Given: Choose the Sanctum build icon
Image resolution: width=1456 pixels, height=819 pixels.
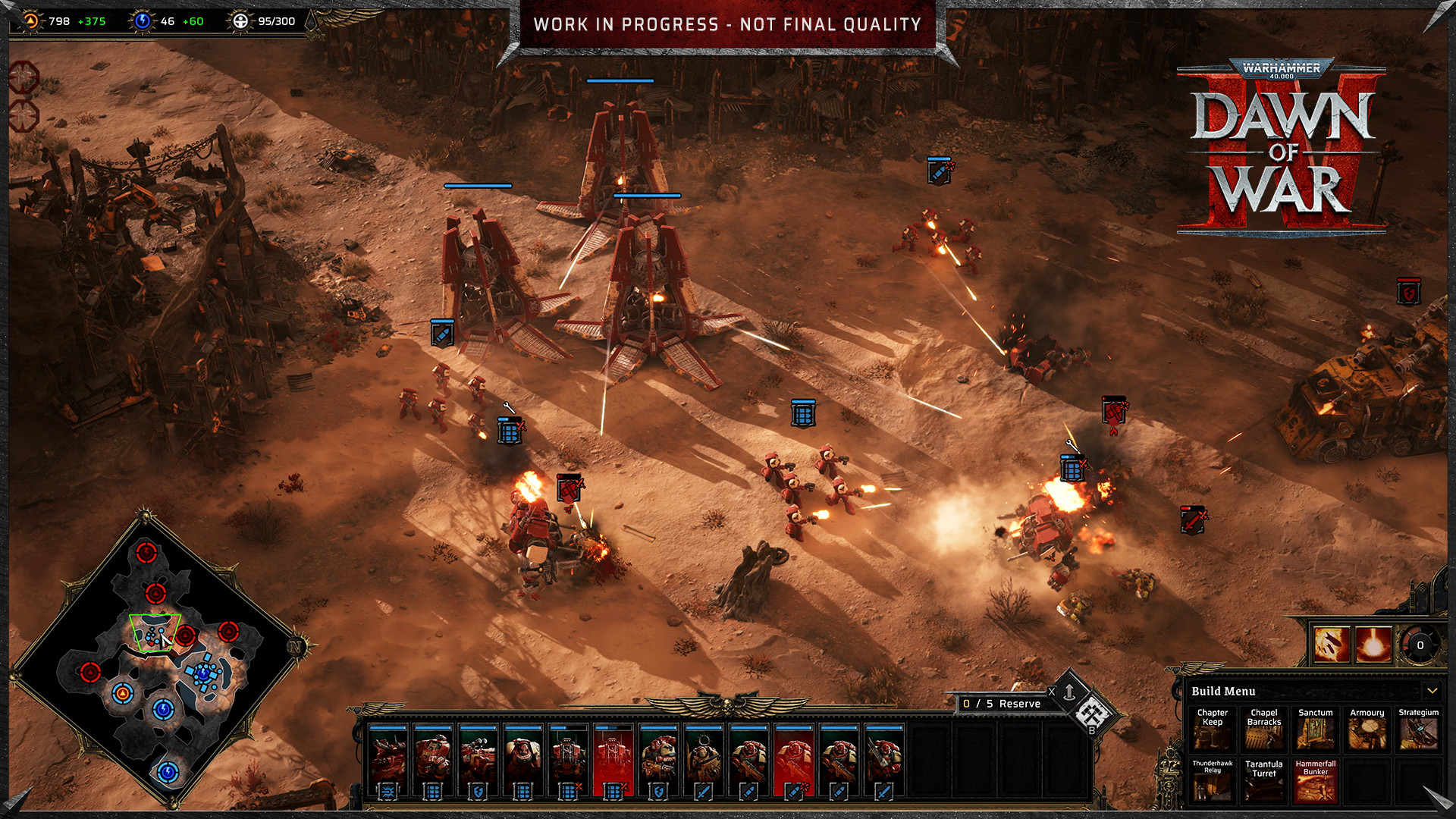Looking at the screenshot, I should point(1316,730).
